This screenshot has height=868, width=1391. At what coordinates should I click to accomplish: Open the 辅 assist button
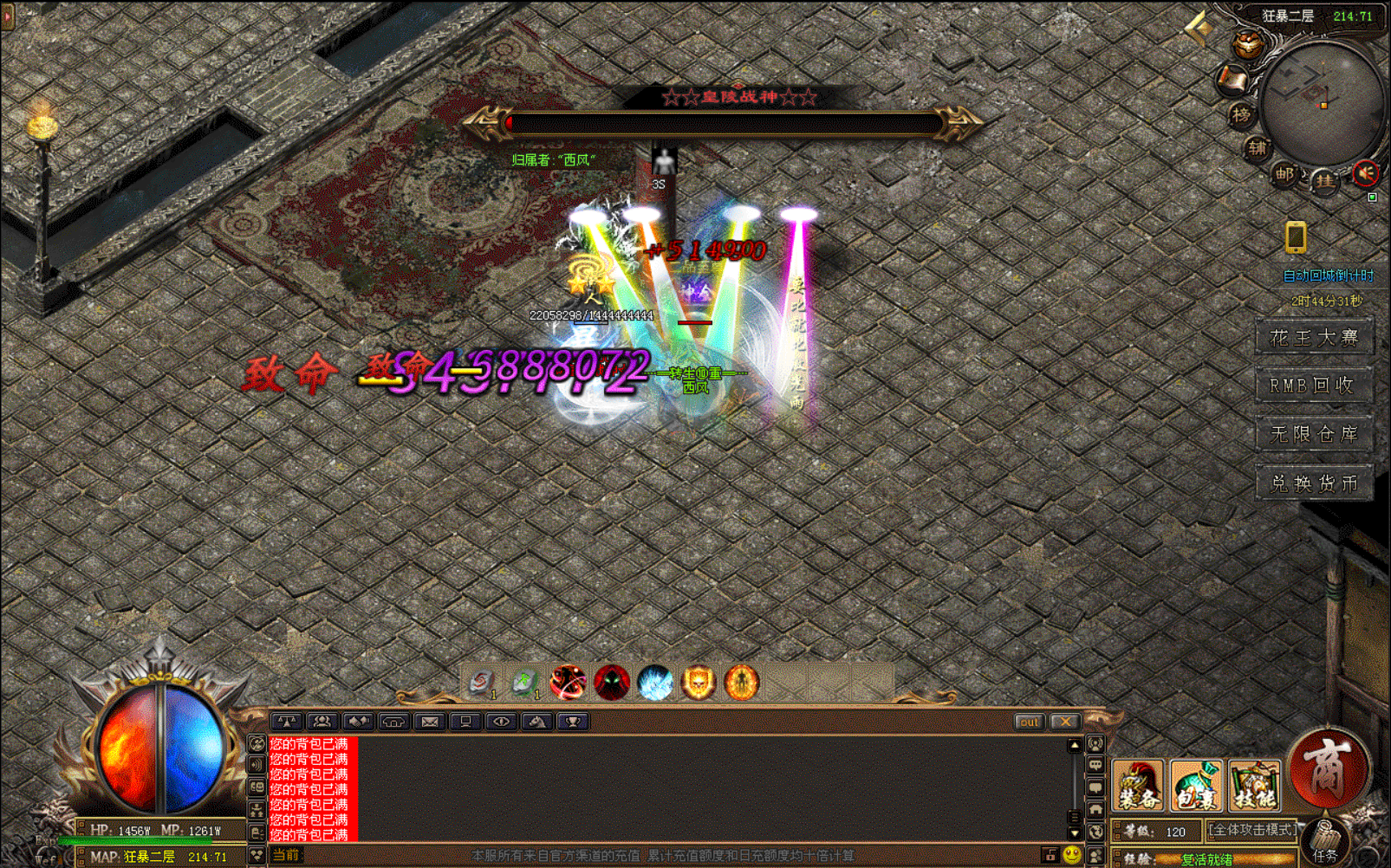coord(1257,148)
